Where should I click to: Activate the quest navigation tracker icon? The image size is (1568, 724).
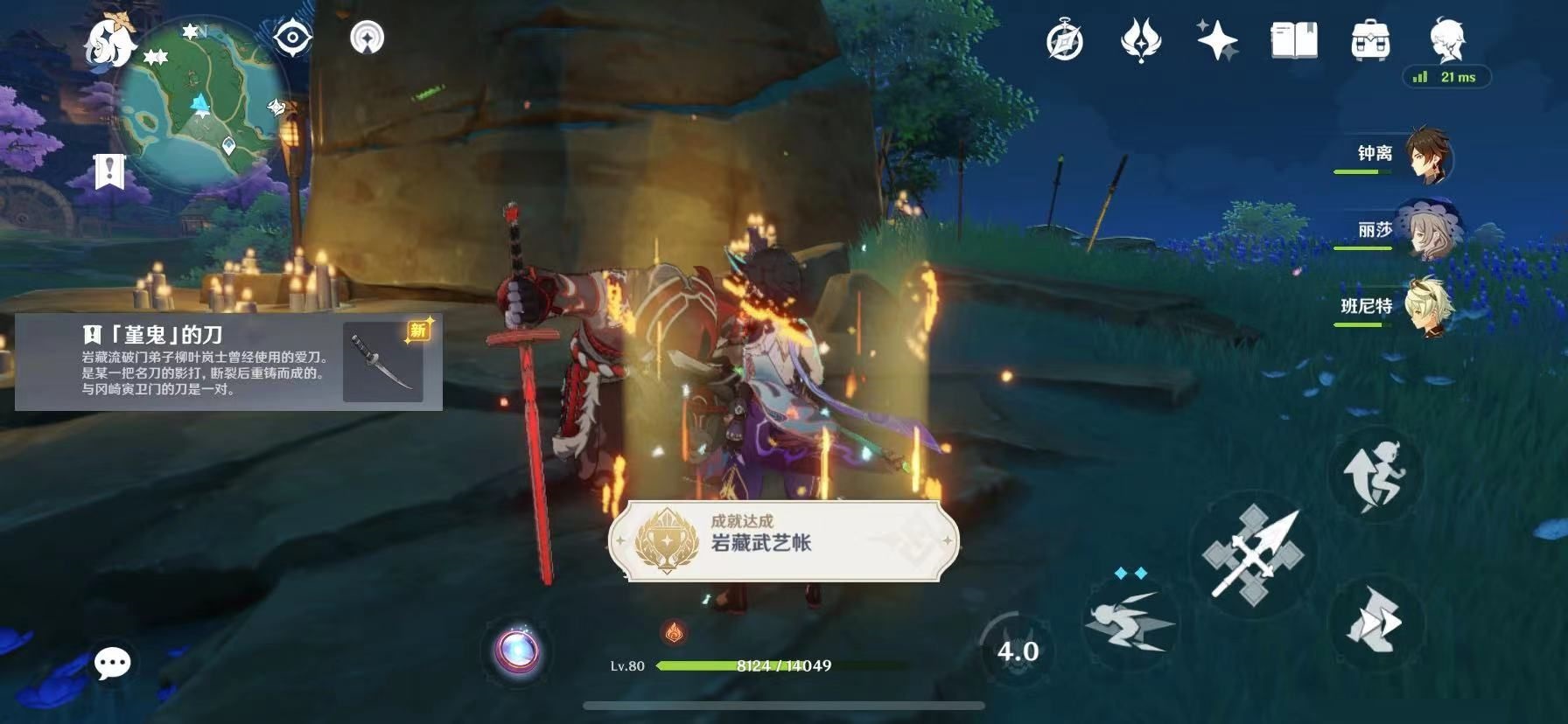(368, 38)
